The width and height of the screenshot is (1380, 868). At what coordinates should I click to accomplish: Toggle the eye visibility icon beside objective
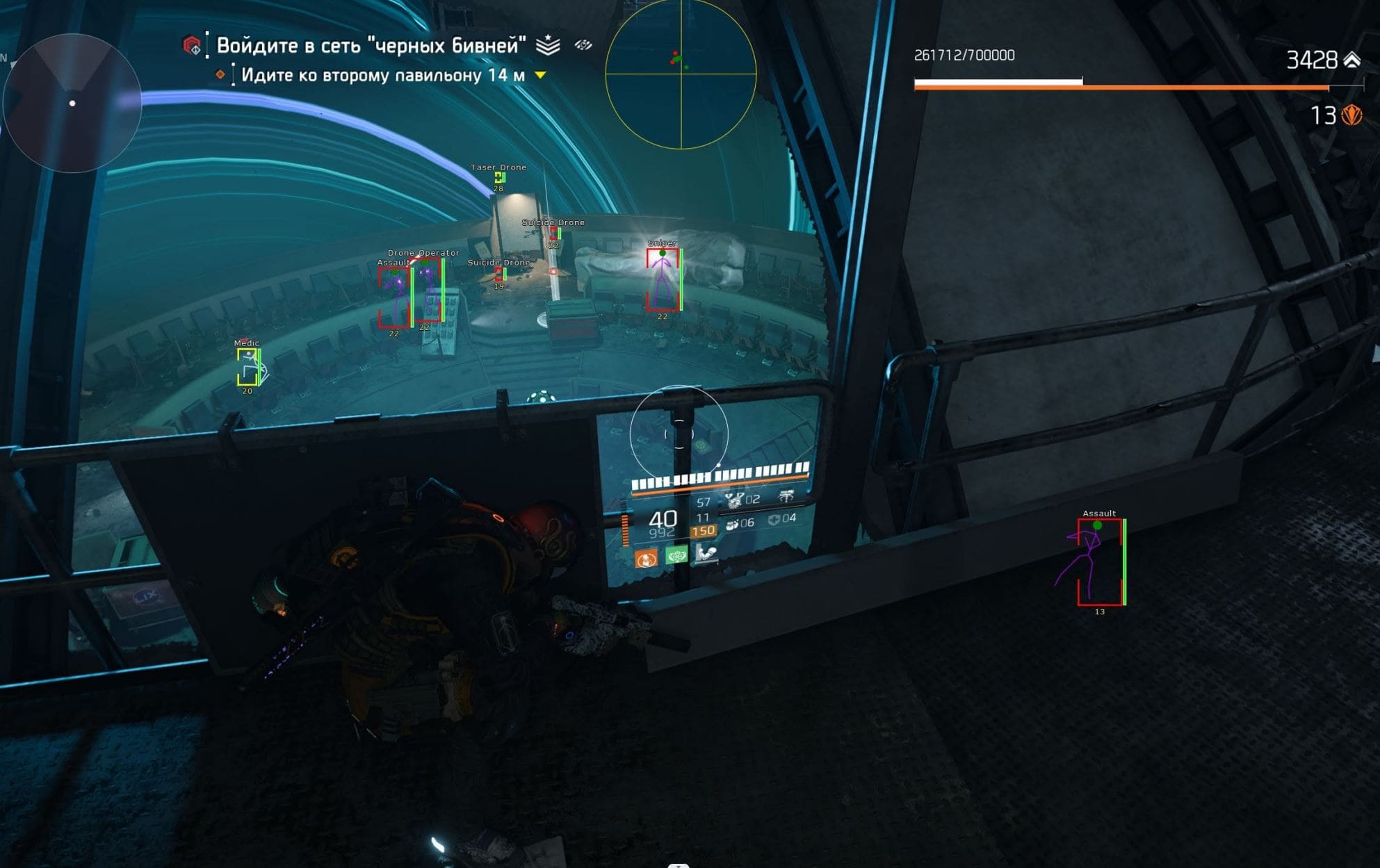pyautogui.click(x=583, y=45)
